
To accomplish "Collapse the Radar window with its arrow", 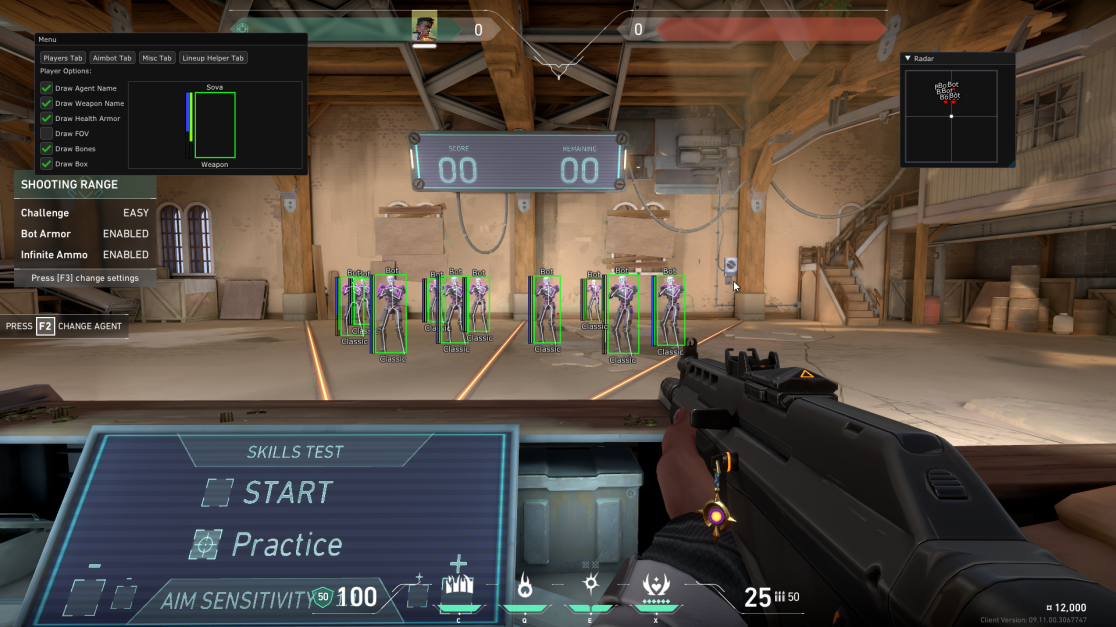I will [908, 59].
